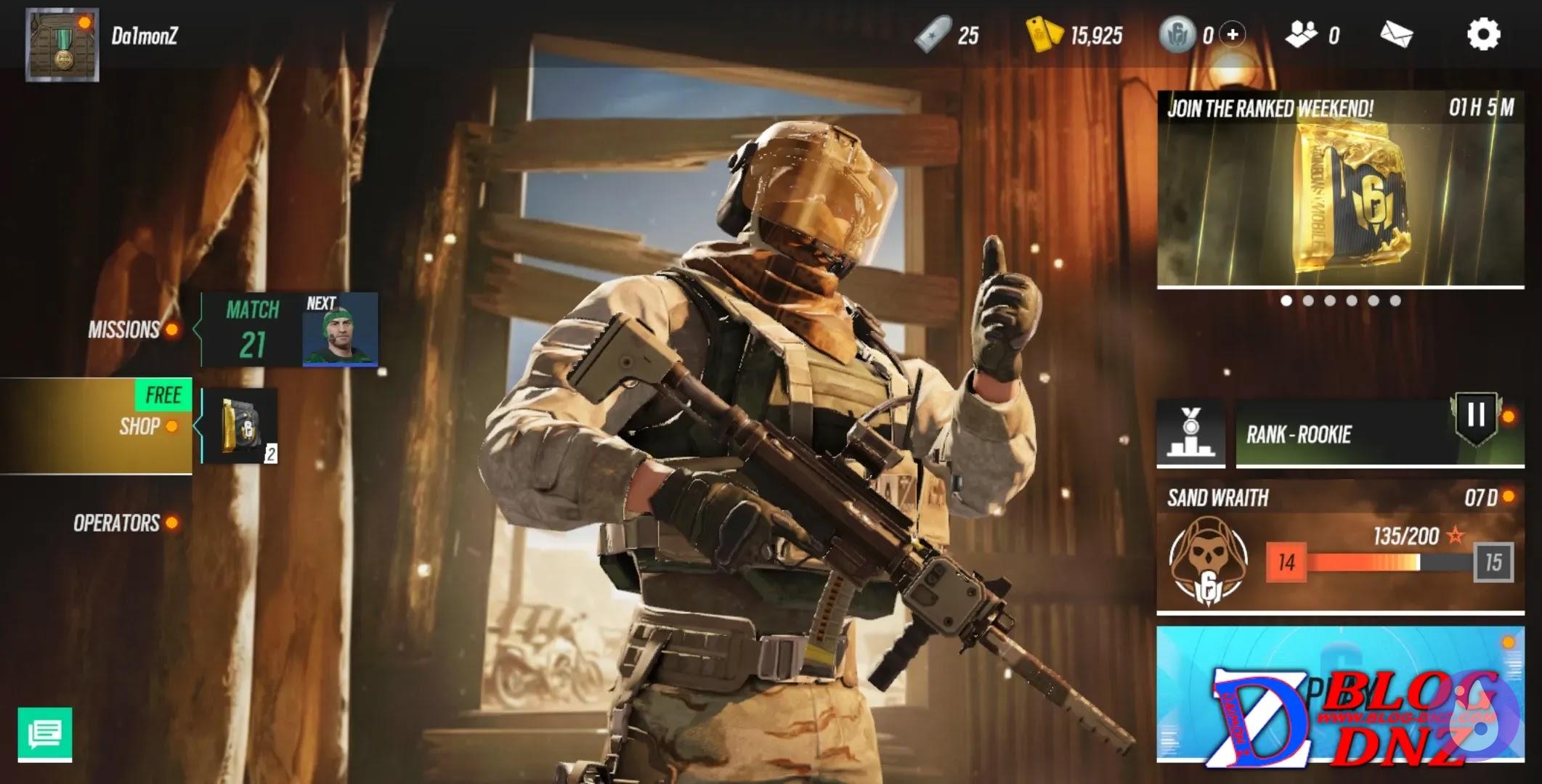
Task: Add R6 credits with the plus button
Action: [x=1233, y=34]
